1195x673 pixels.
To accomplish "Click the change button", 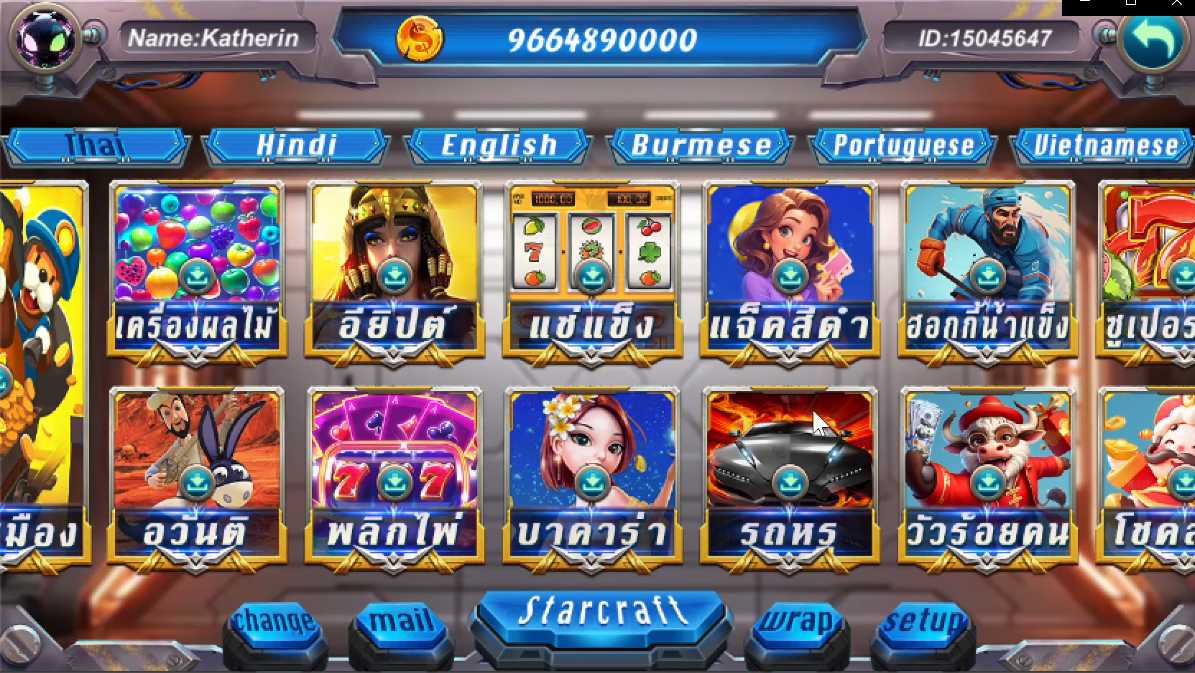I will [x=275, y=624].
